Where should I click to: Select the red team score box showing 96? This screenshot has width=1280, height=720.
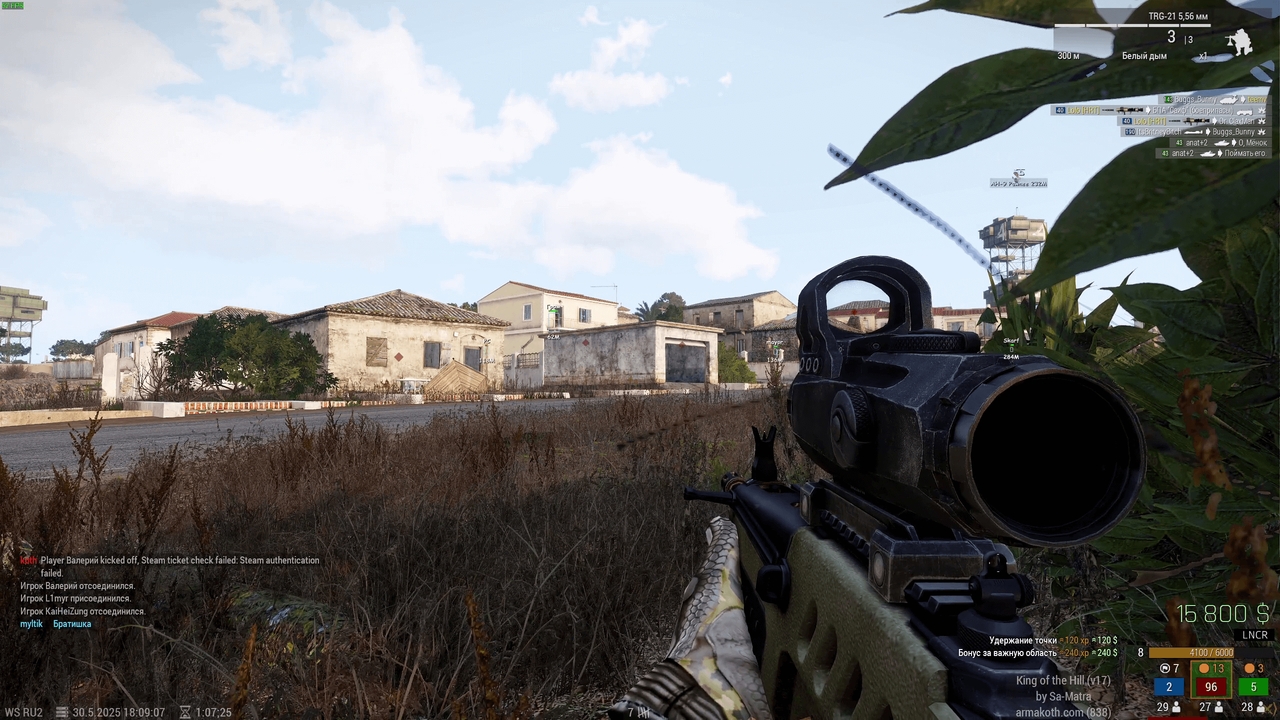(1212, 686)
